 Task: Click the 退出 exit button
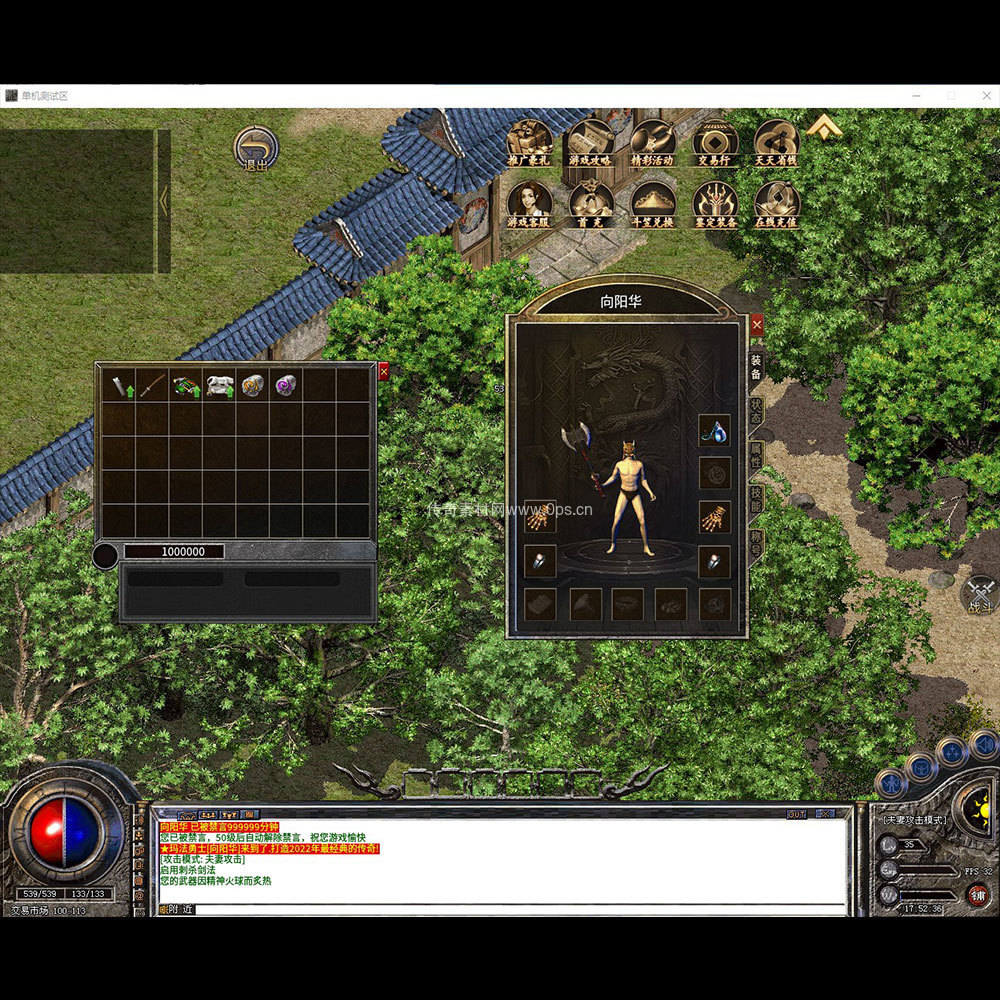point(256,148)
